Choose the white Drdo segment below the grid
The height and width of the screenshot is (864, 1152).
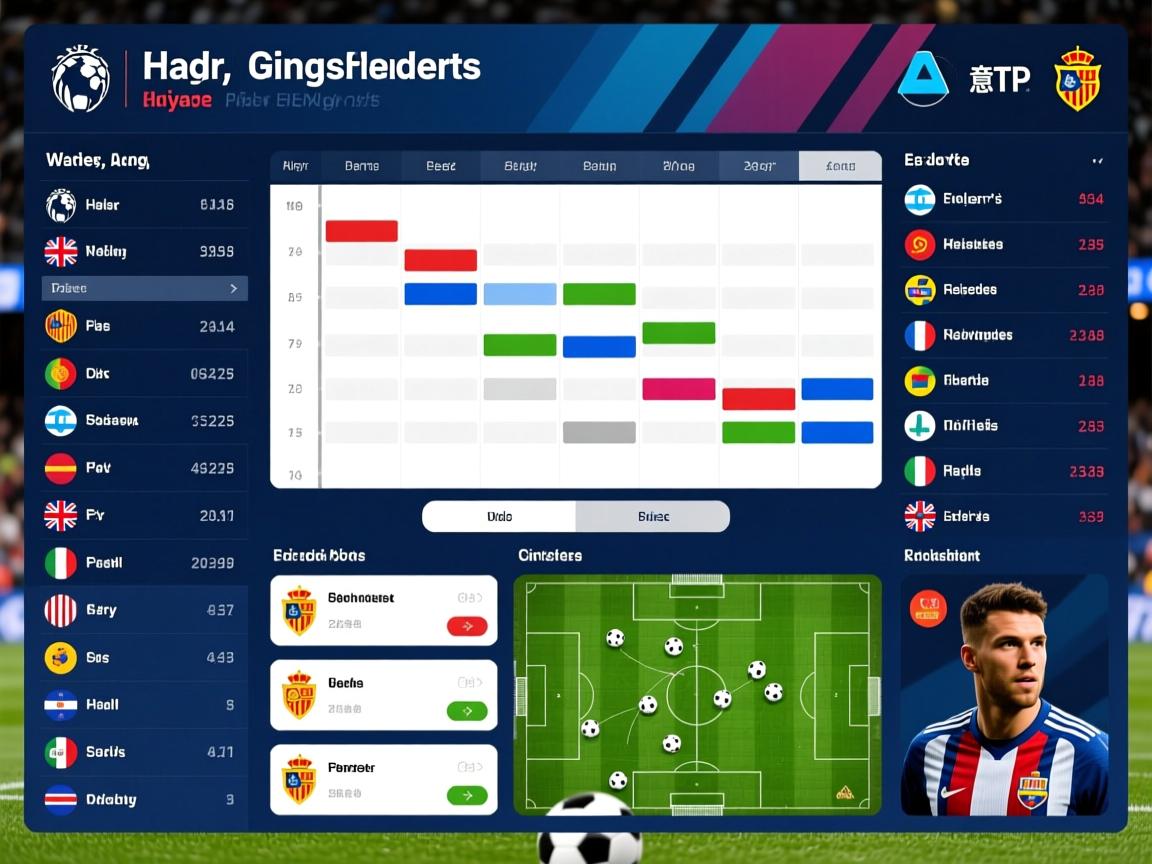pyautogui.click(x=499, y=517)
